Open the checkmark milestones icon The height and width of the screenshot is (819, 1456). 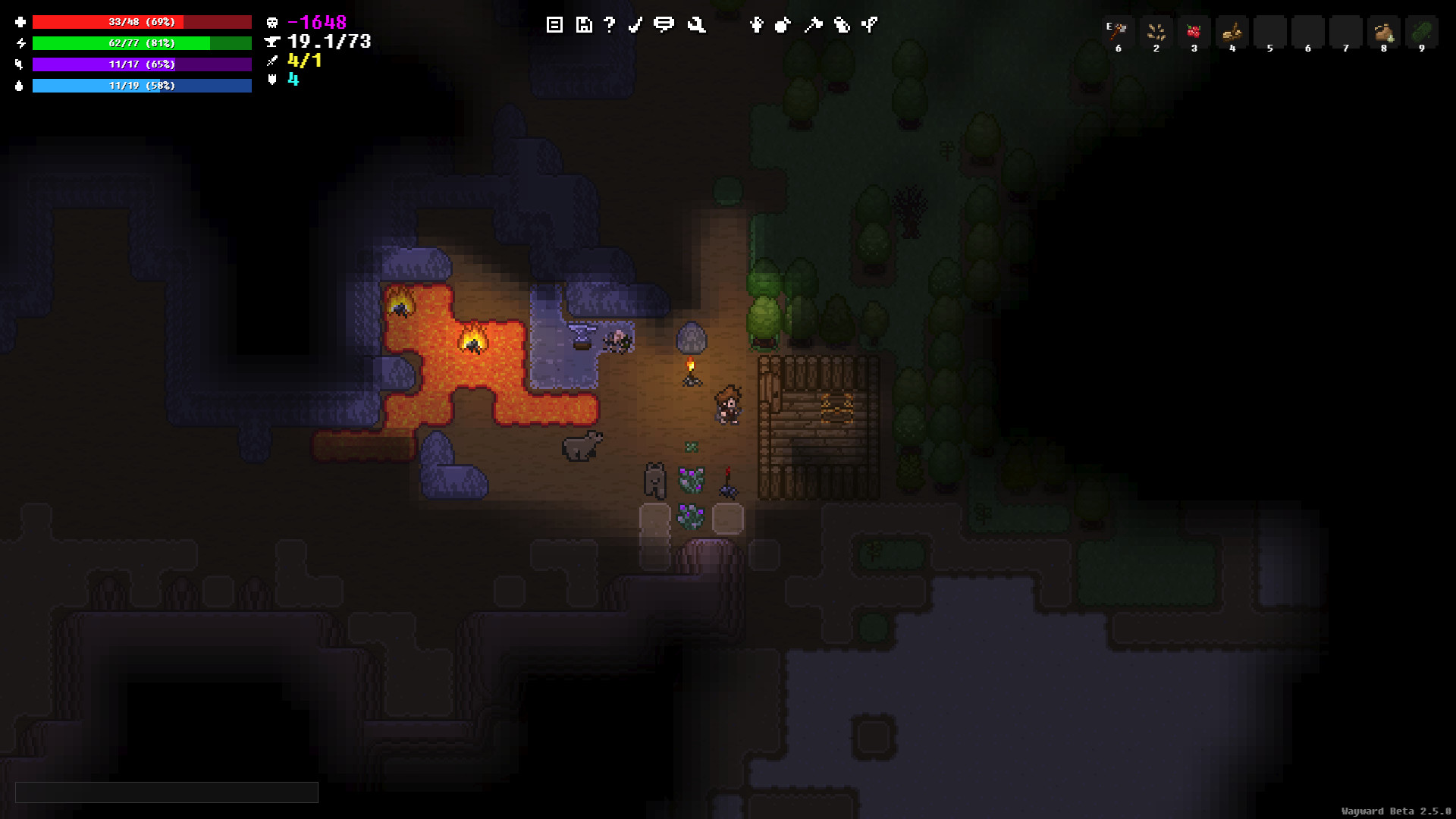pyautogui.click(x=635, y=25)
